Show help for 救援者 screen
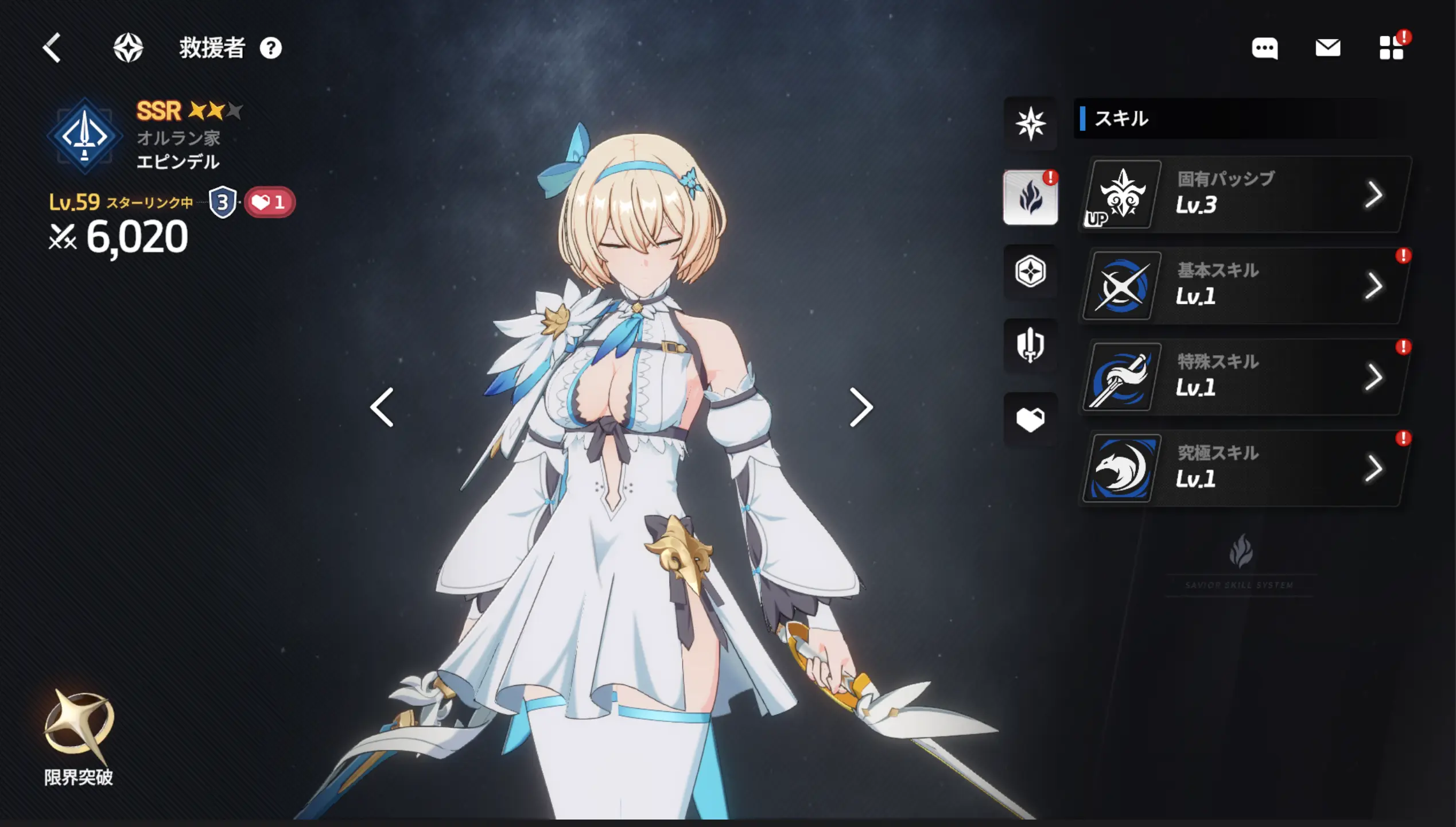 click(x=271, y=48)
